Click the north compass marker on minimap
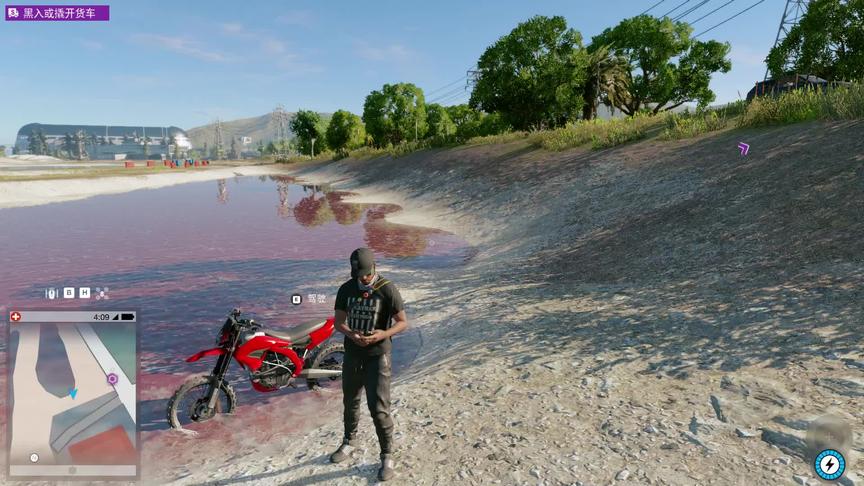 click(x=34, y=457)
